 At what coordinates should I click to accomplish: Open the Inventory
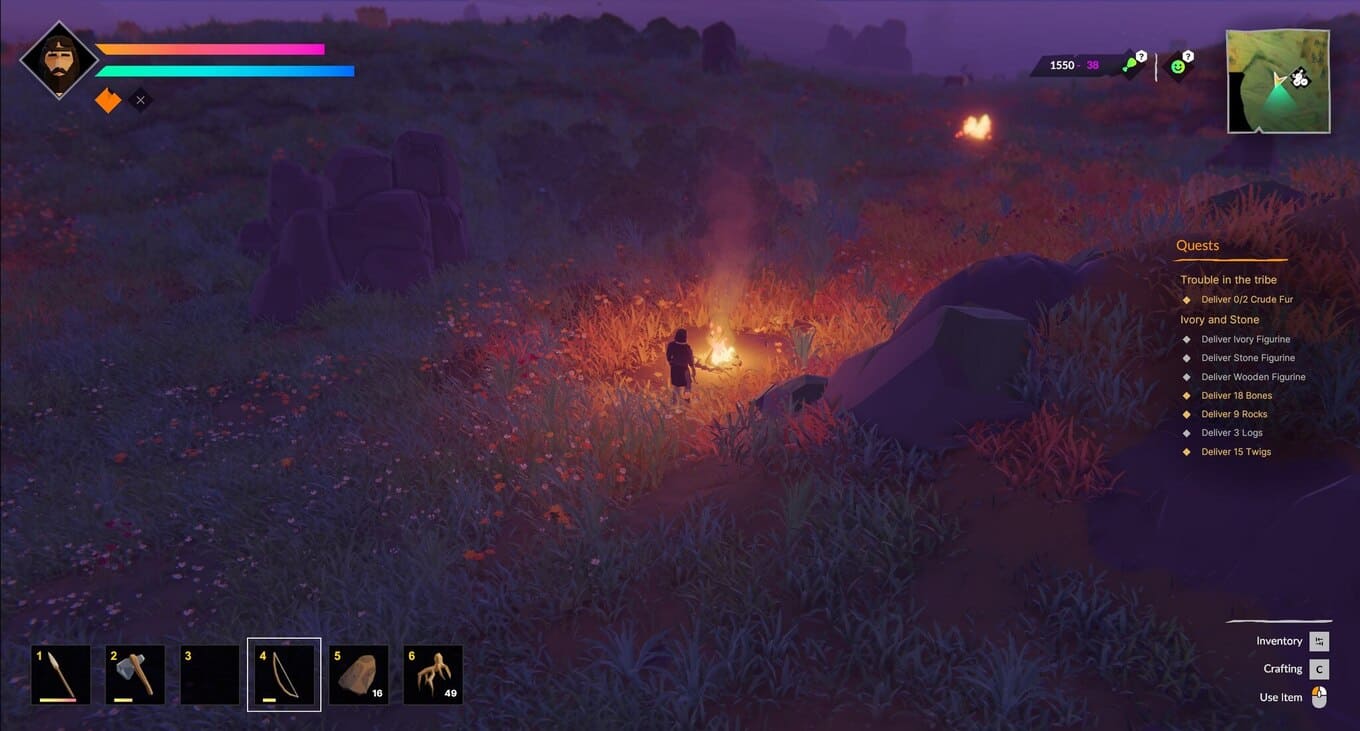coord(1280,641)
